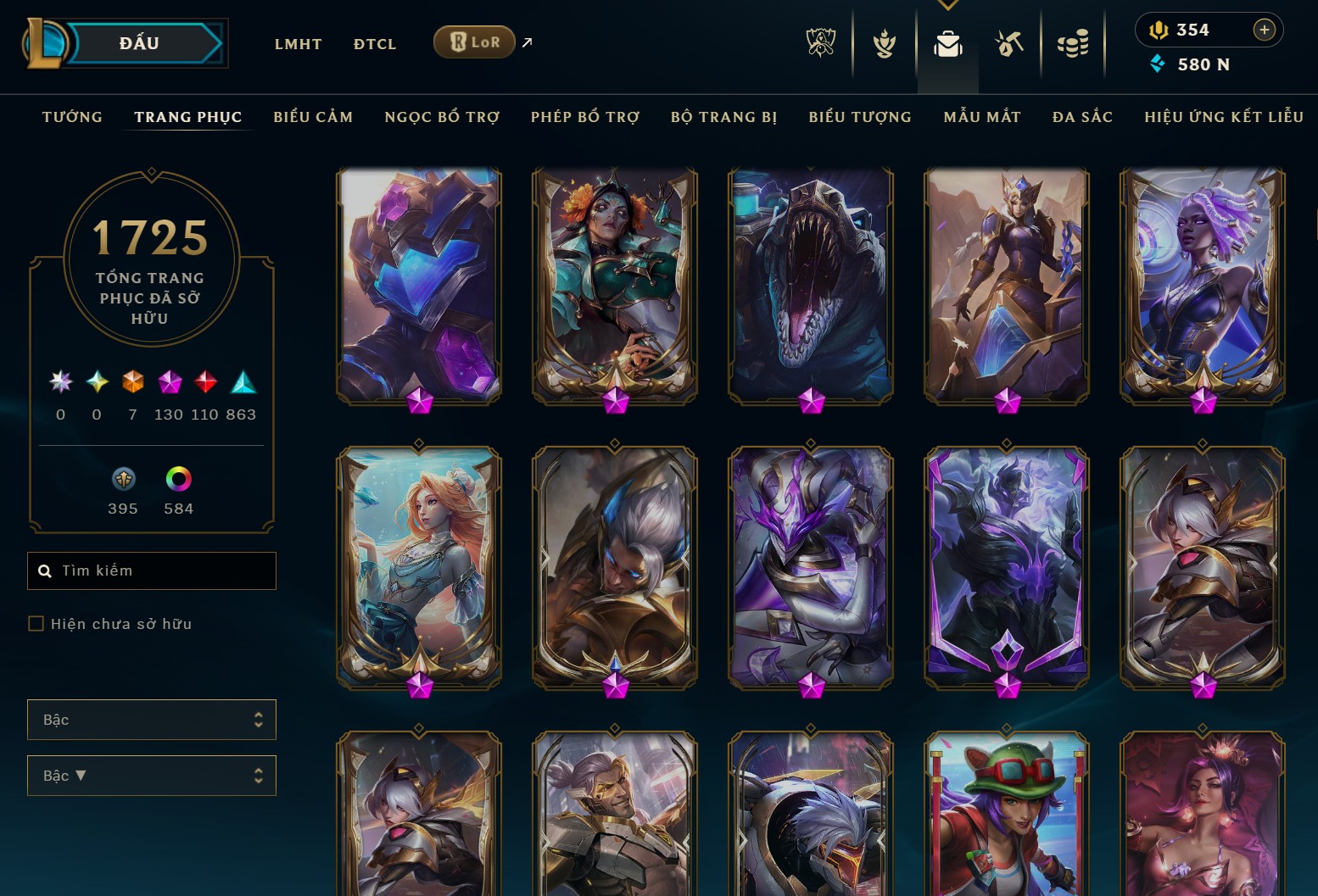Toggle the purple epic rarity star filter

click(170, 383)
